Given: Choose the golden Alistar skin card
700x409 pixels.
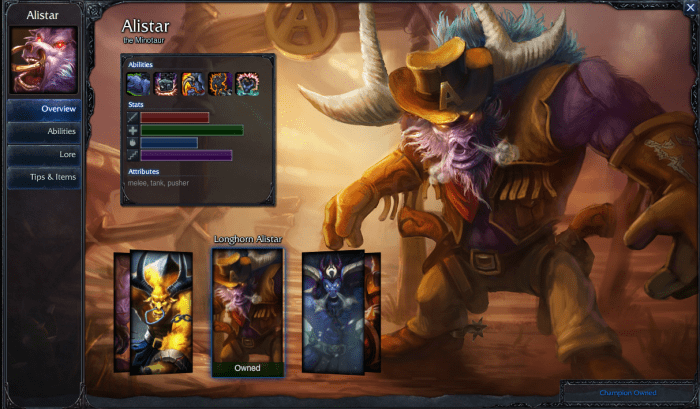Looking at the screenshot, I should pyautogui.click(x=161, y=312).
